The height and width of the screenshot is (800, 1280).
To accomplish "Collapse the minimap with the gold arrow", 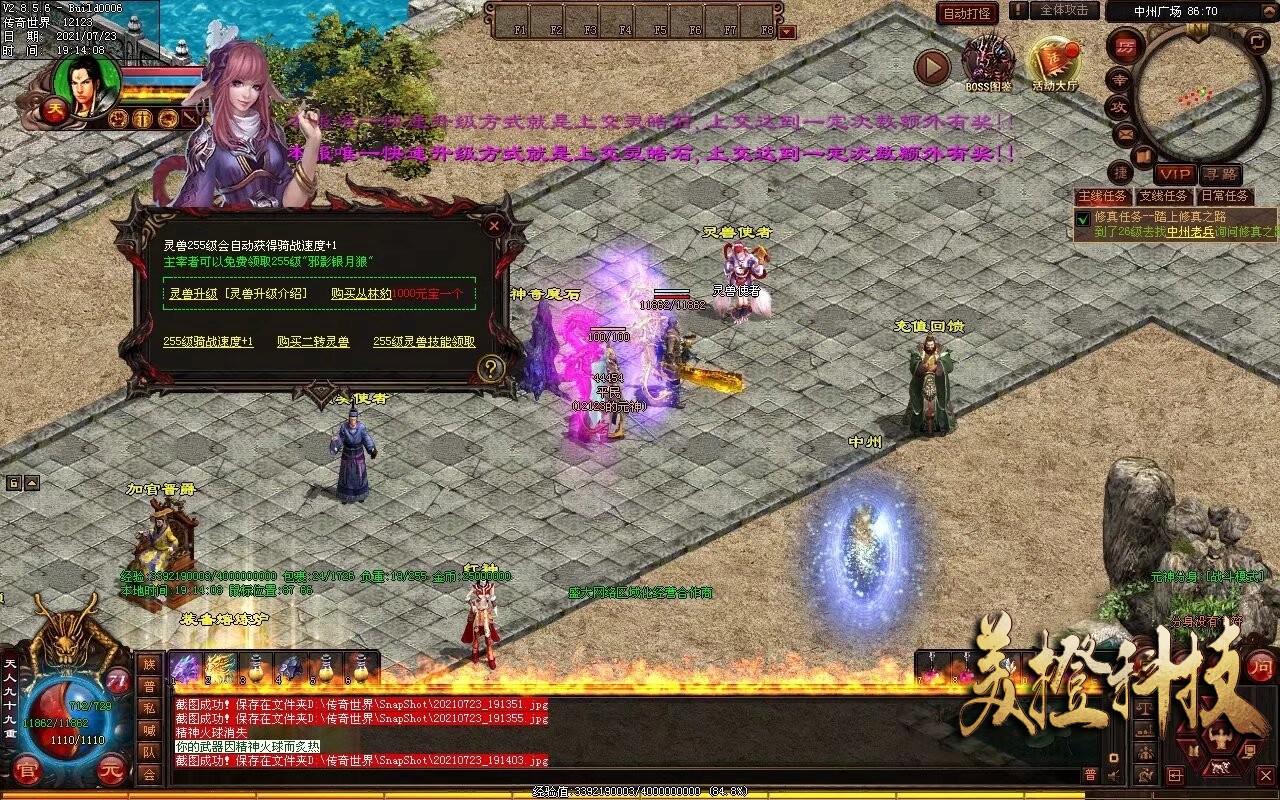I will pyautogui.click(x=1269, y=11).
